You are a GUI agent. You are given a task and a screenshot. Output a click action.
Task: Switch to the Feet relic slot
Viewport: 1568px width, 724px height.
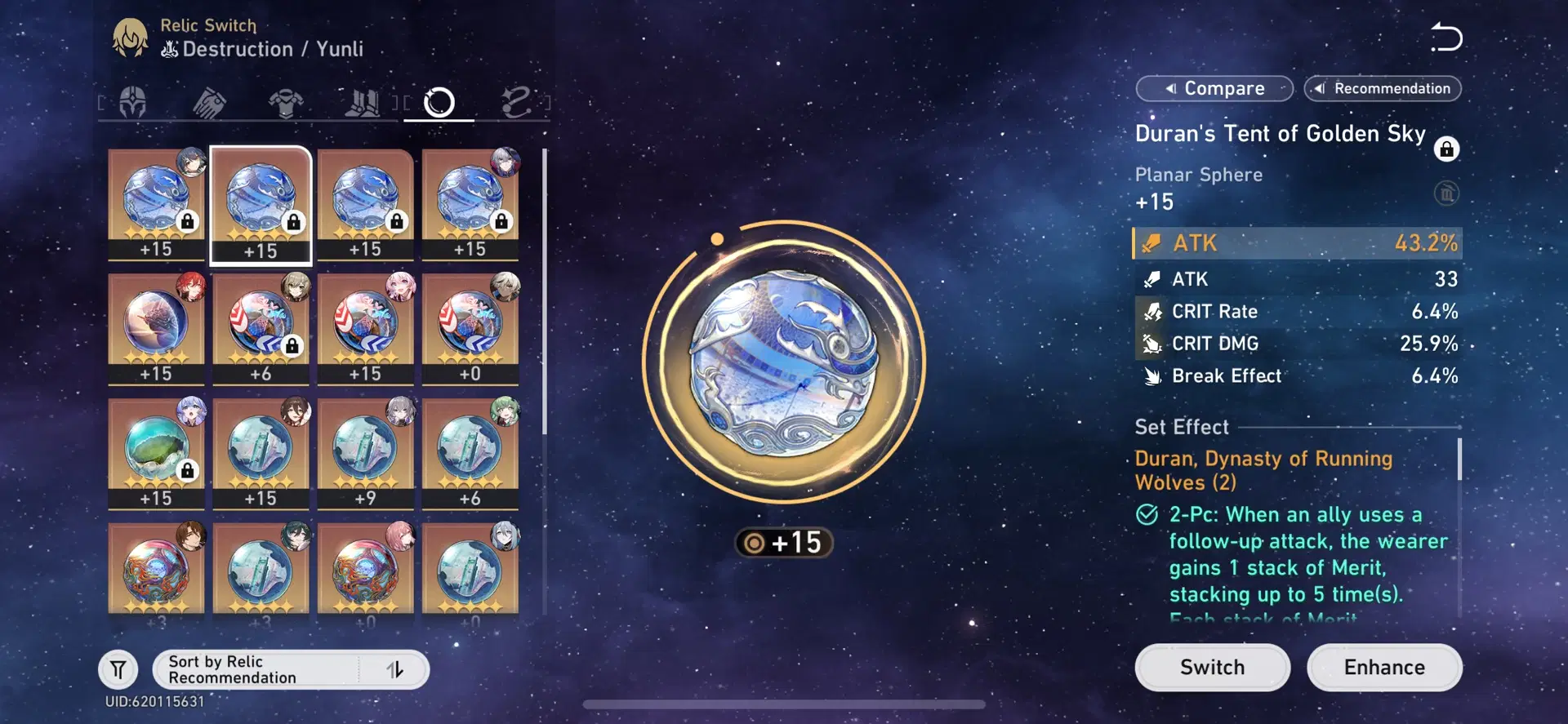363,102
